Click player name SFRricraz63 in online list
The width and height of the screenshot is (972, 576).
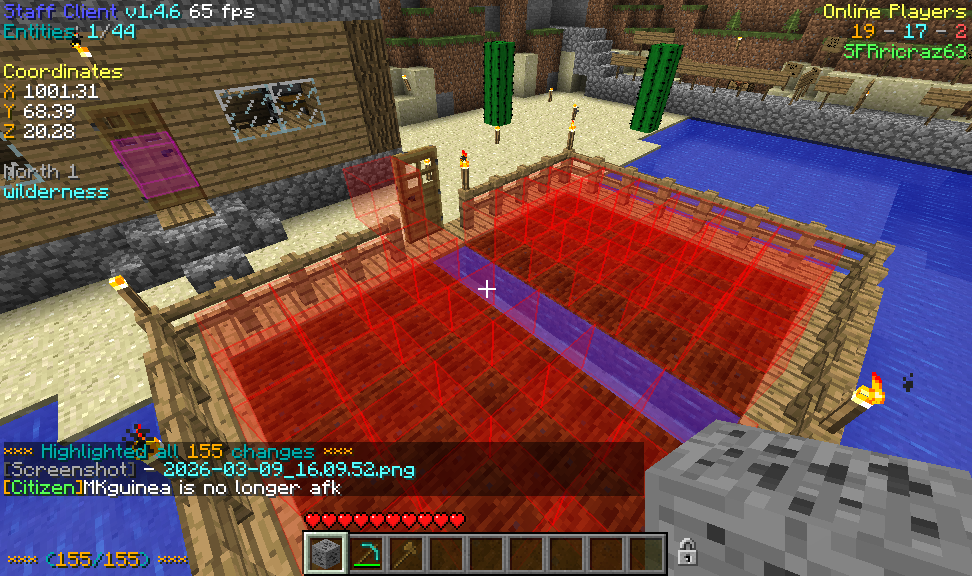[905, 51]
